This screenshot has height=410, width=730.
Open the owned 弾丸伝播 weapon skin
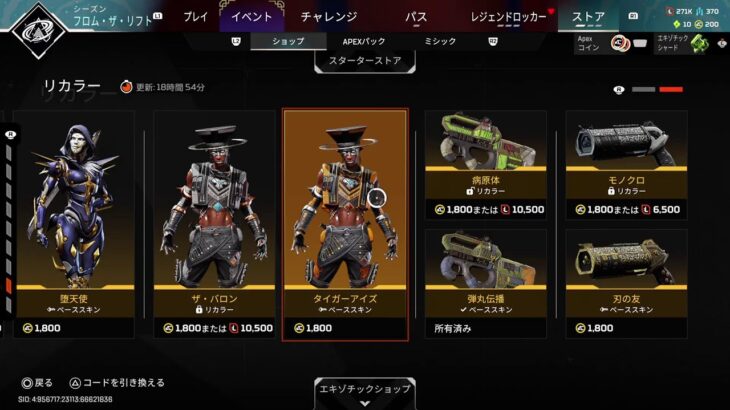(x=485, y=283)
